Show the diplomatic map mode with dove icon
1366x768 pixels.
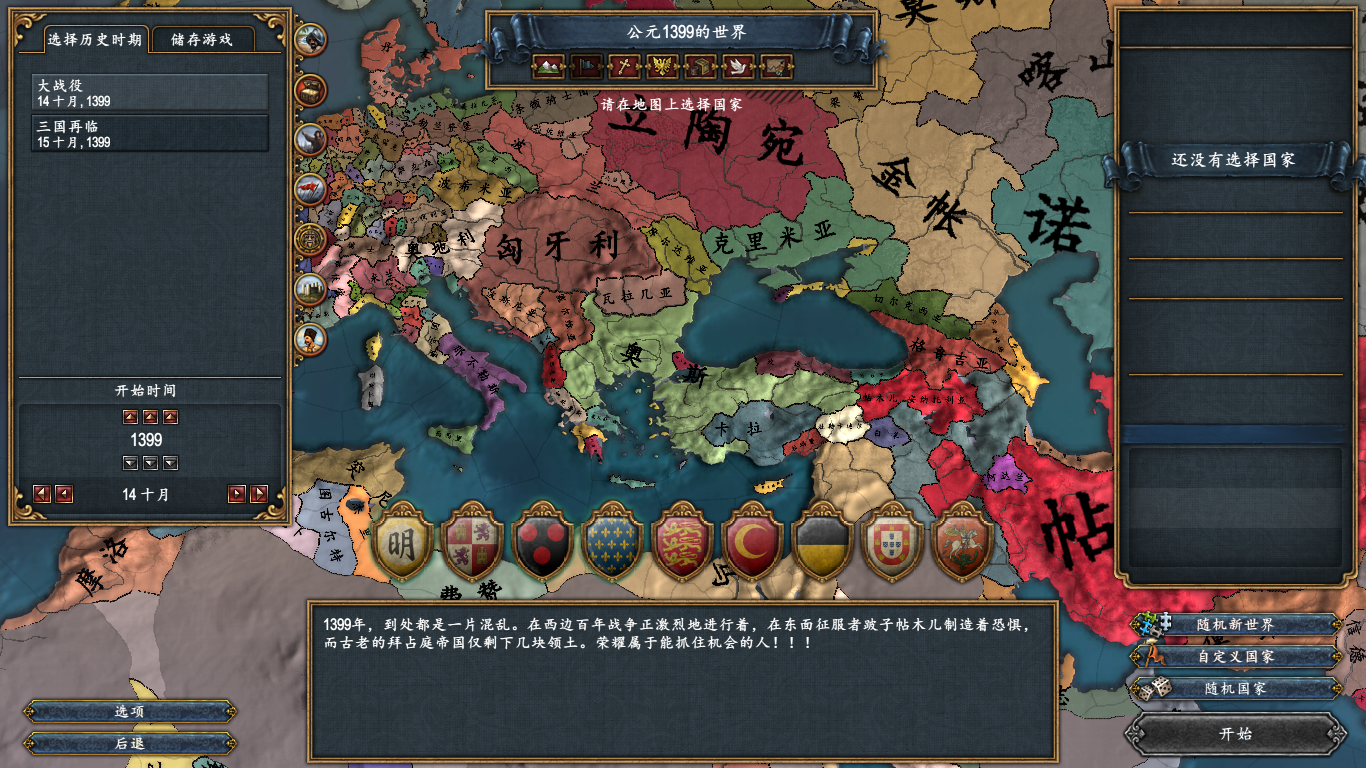coord(738,67)
